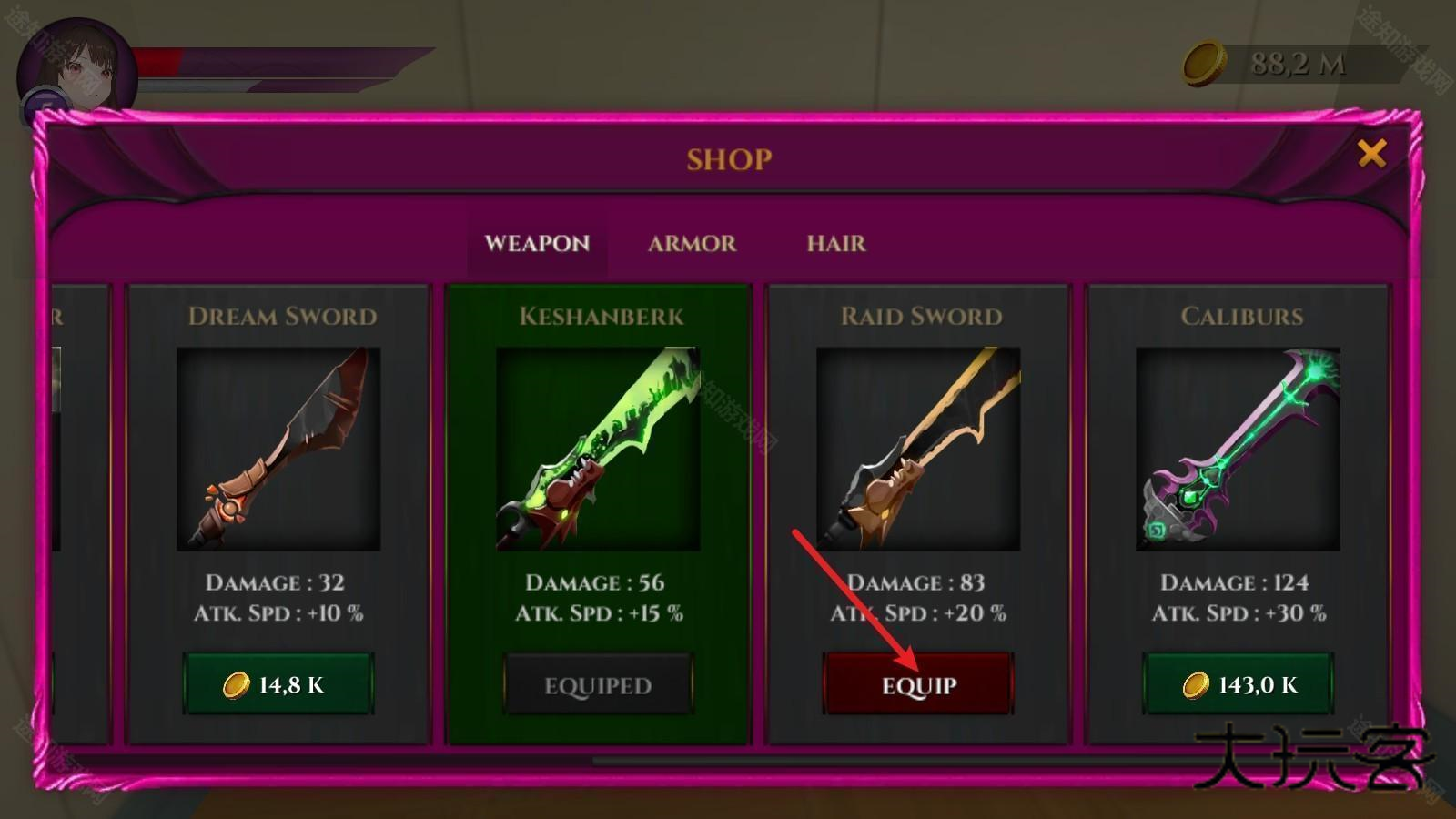The width and height of the screenshot is (1456, 819).
Task: Switch to the Weapon tab
Action: [x=537, y=244]
